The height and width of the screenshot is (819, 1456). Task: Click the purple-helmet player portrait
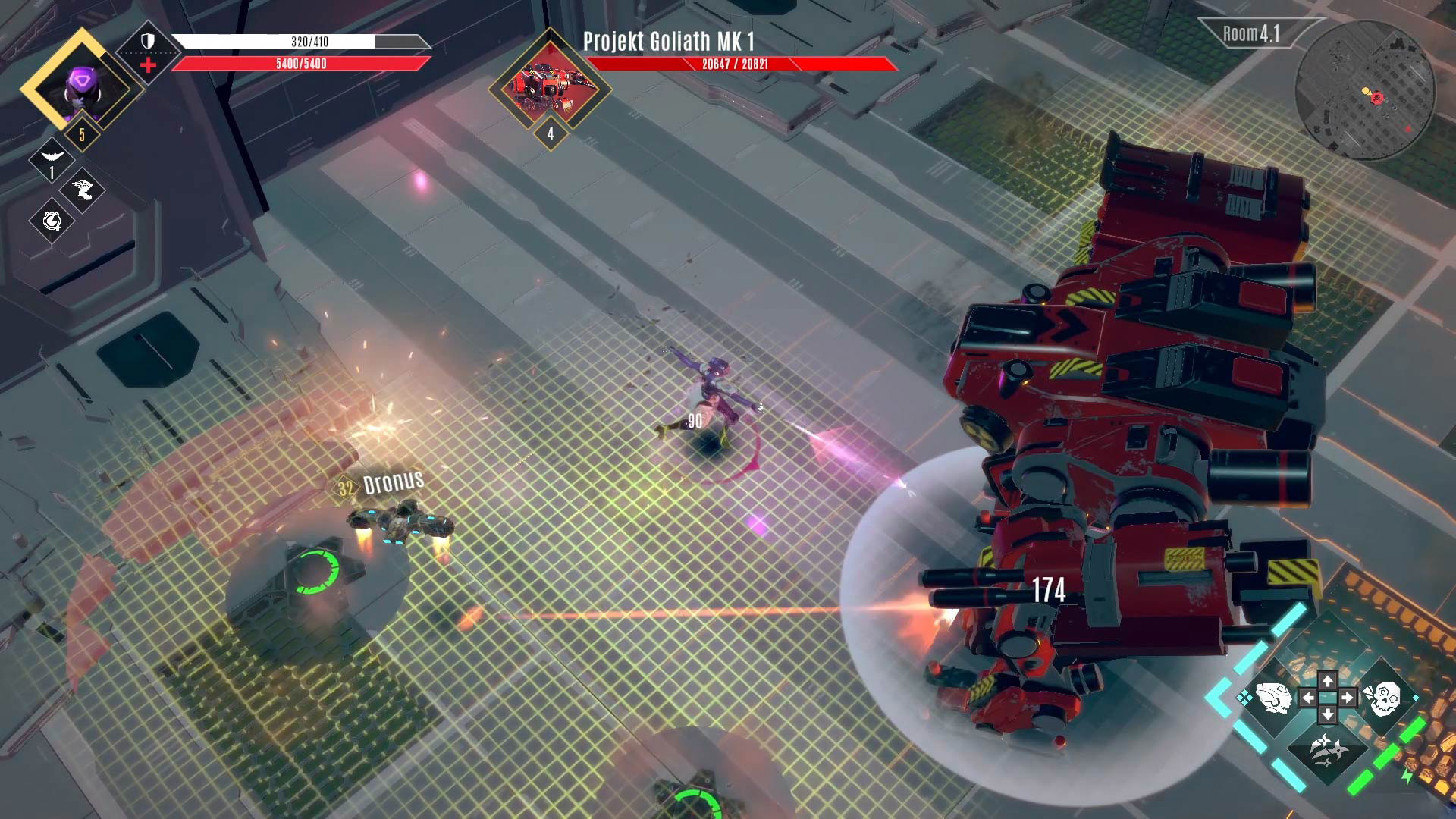(x=80, y=87)
